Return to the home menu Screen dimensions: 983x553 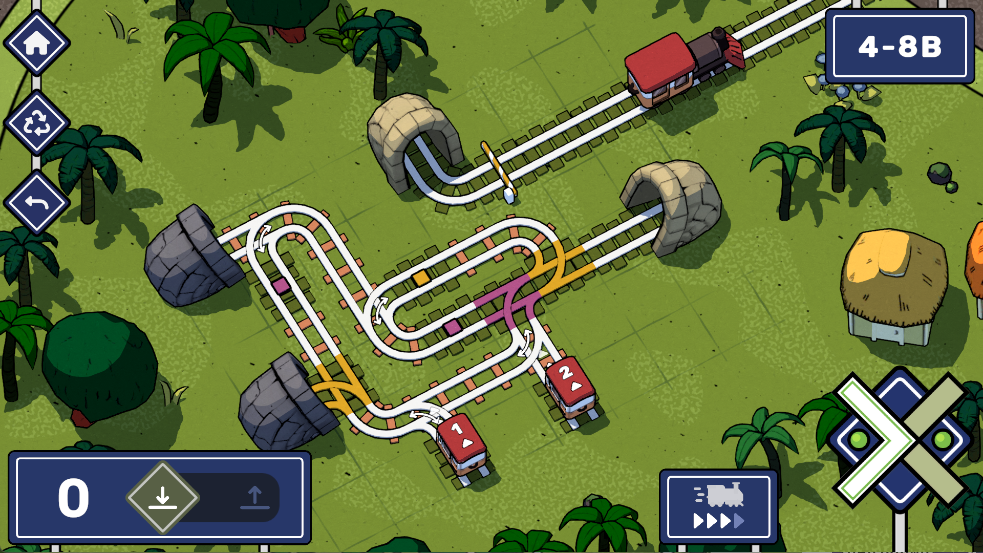[x=37, y=43]
